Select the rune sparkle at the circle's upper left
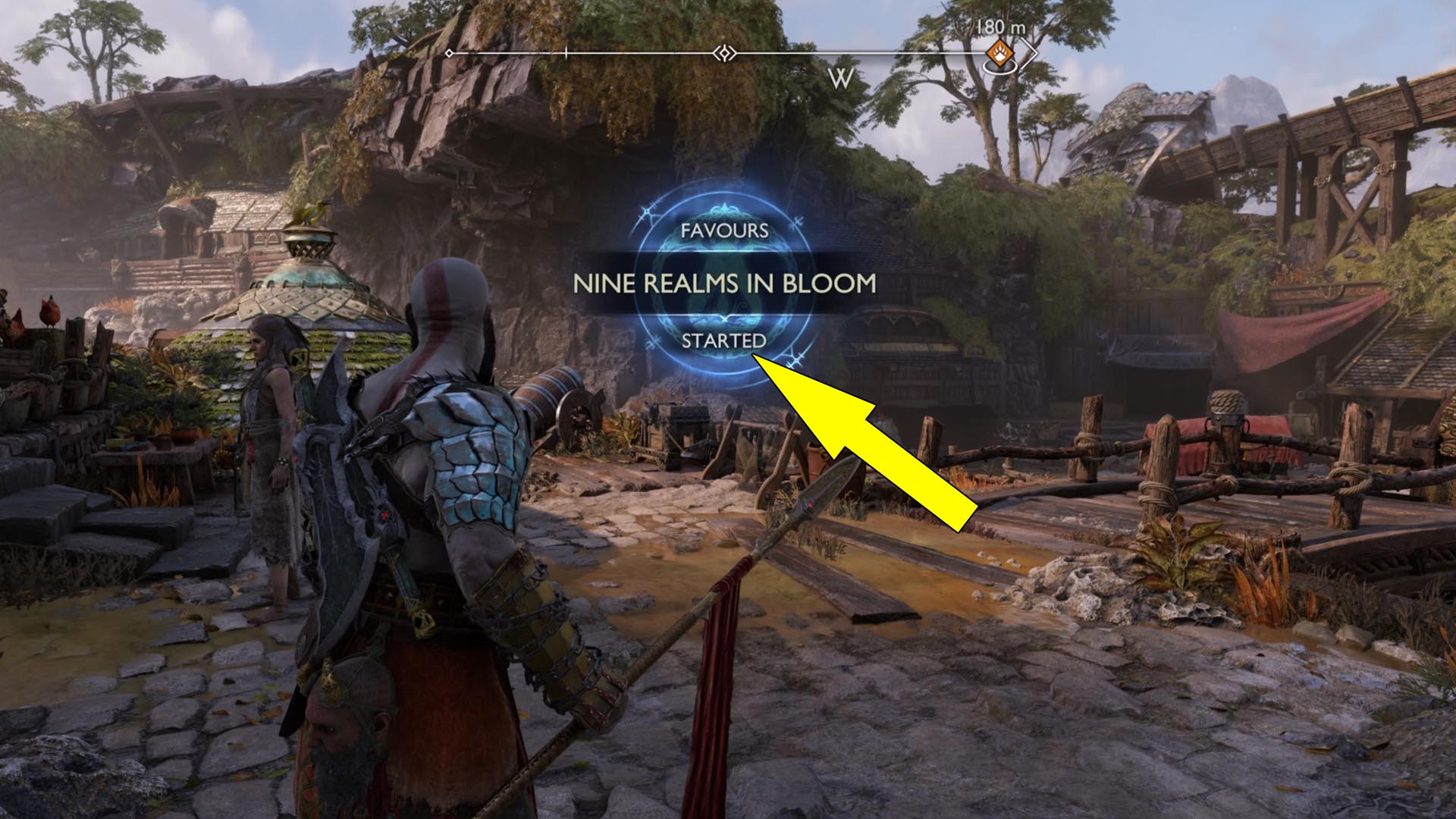 click(x=646, y=213)
